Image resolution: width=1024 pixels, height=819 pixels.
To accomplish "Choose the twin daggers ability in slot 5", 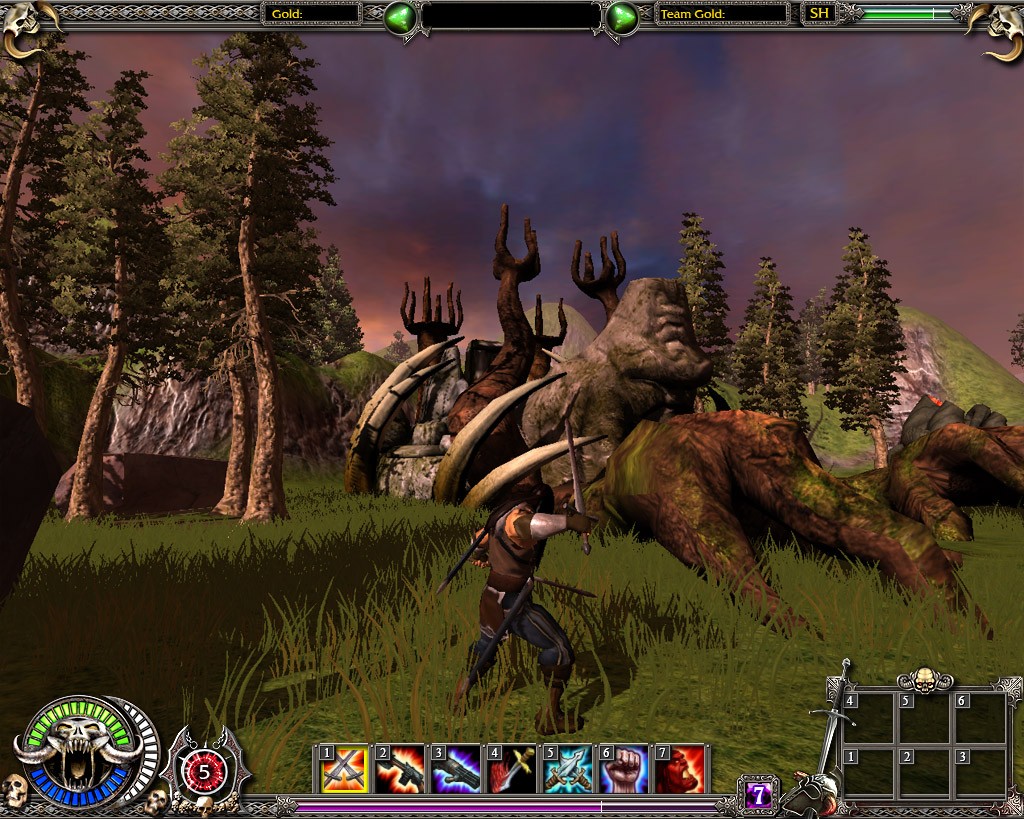I will (x=568, y=769).
